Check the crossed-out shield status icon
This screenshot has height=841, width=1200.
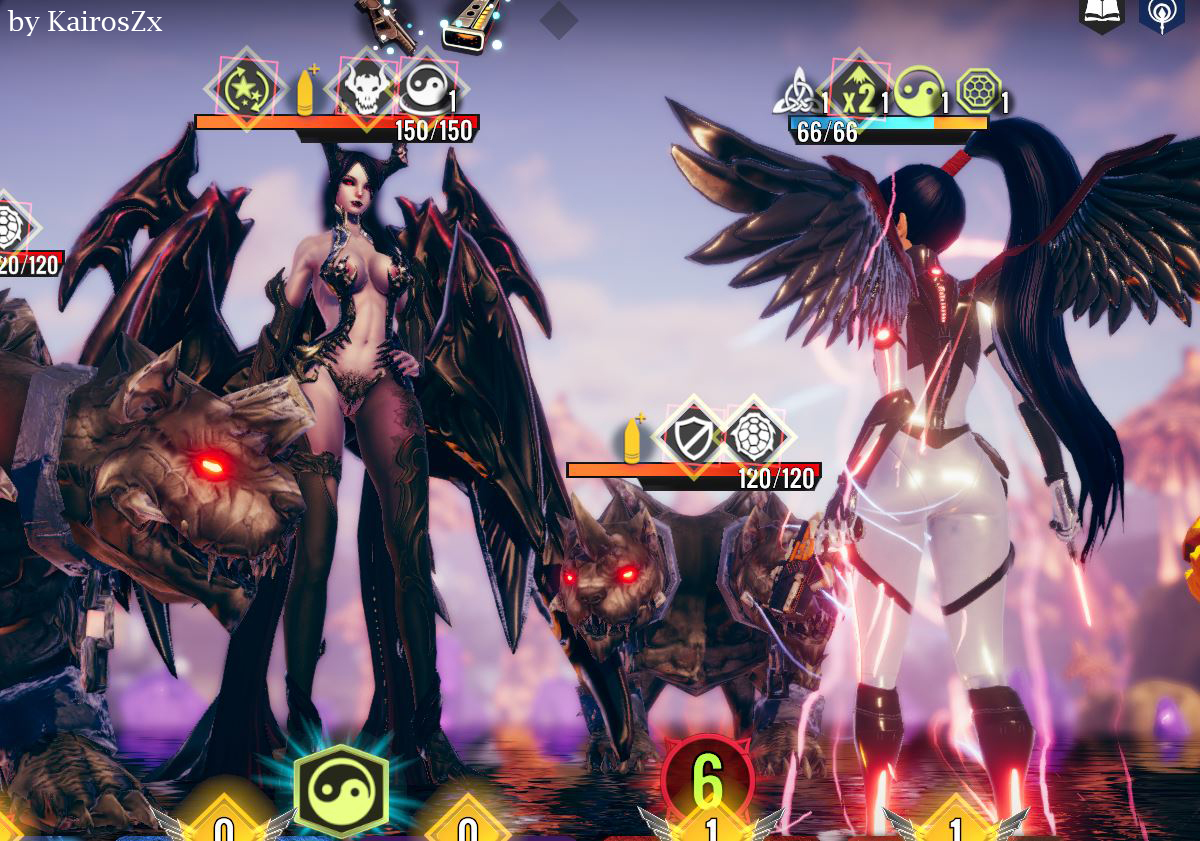[692, 437]
